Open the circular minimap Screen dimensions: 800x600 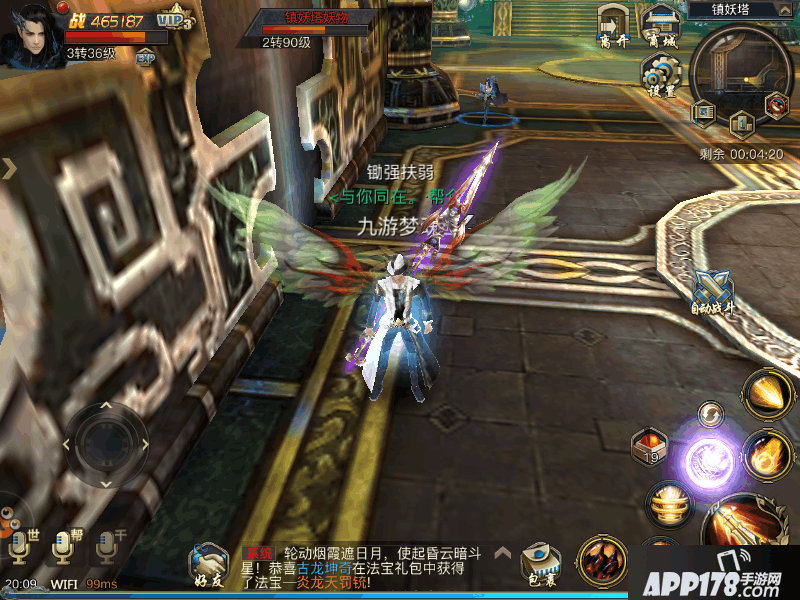click(741, 70)
